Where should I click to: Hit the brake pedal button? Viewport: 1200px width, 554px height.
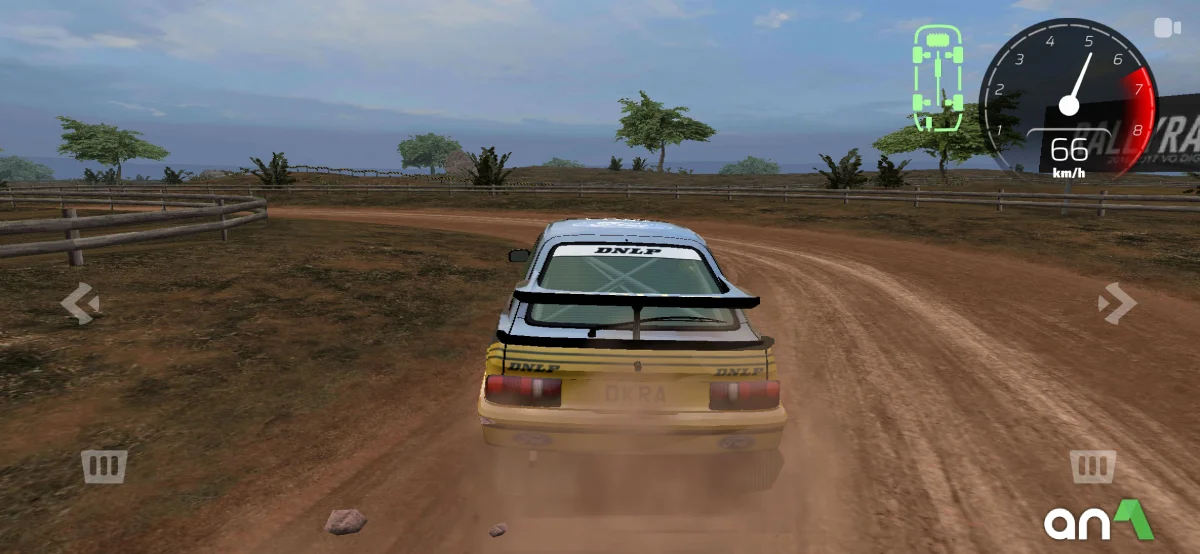tap(104, 466)
